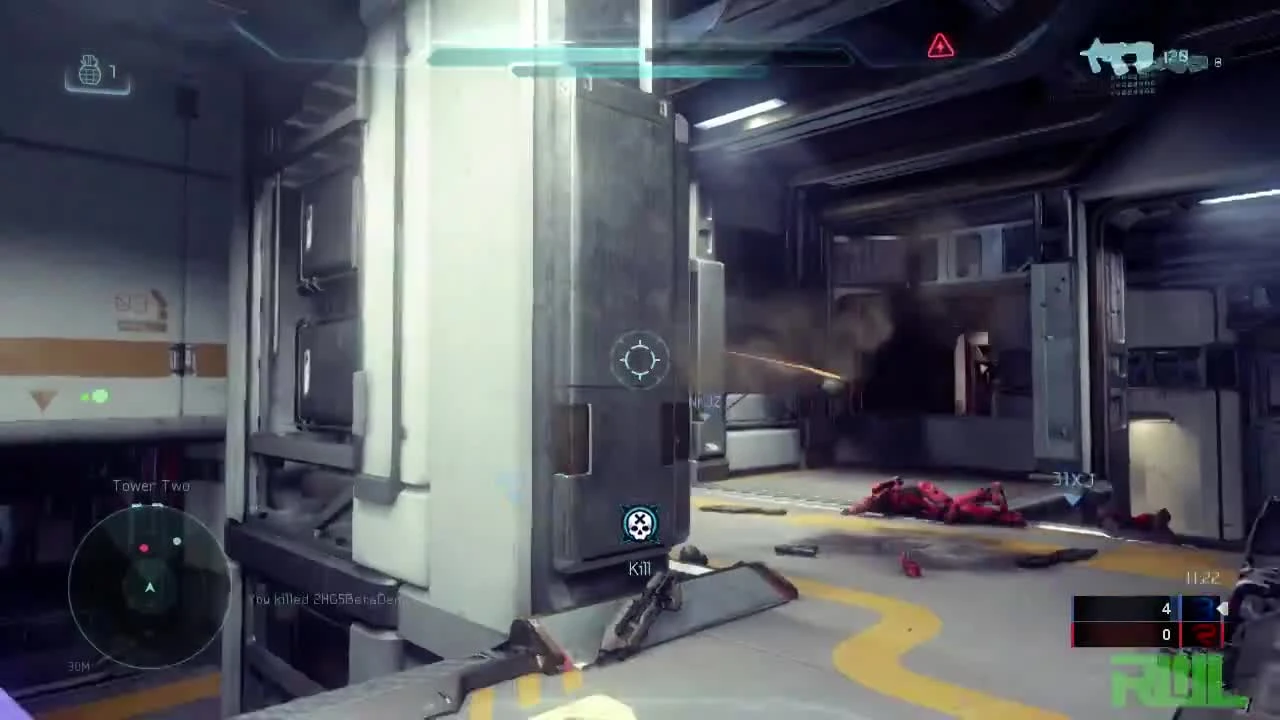Viewport: 1280px width, 720px height.
Task: Click the skull Kill medal icon
Action: coord(640,524)
